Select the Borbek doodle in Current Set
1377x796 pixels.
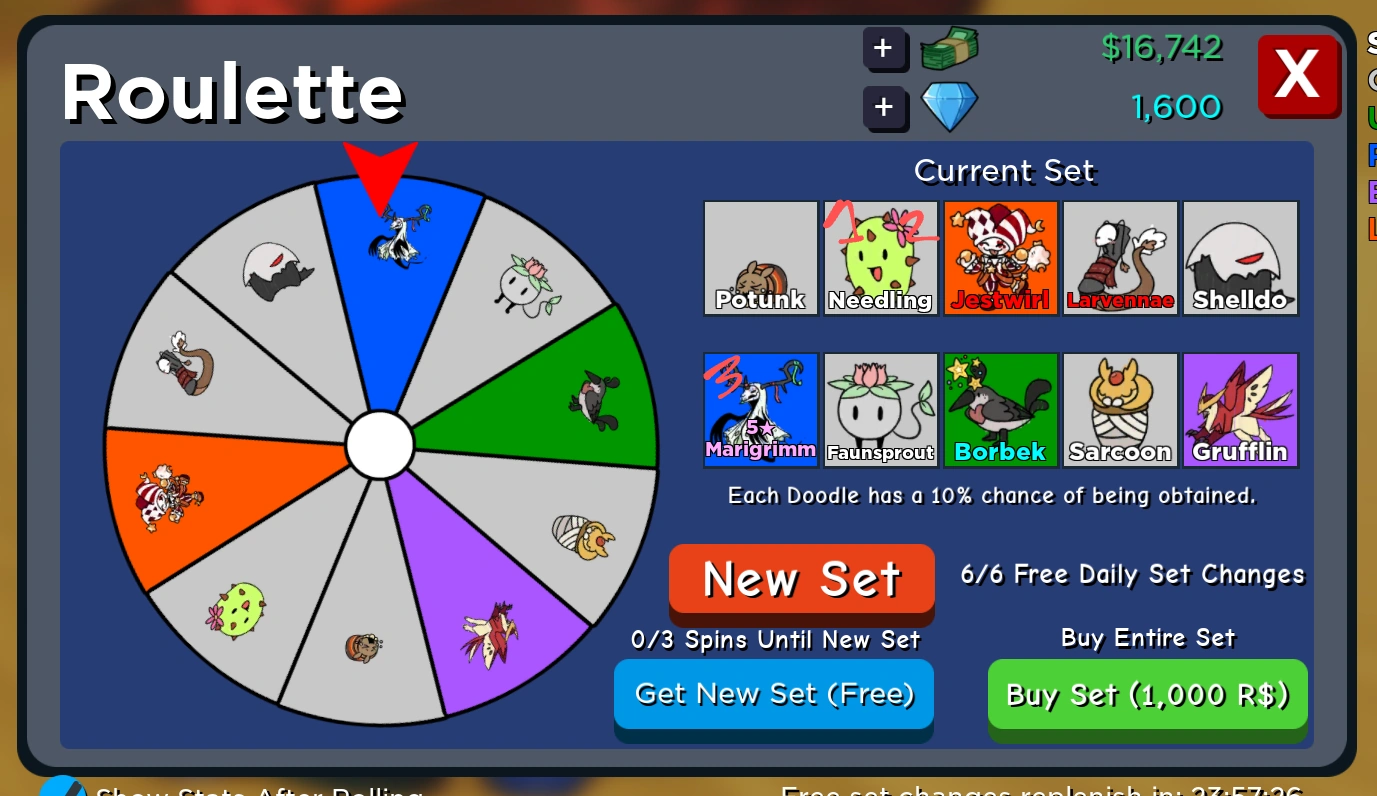click(x=1000, y=409)
